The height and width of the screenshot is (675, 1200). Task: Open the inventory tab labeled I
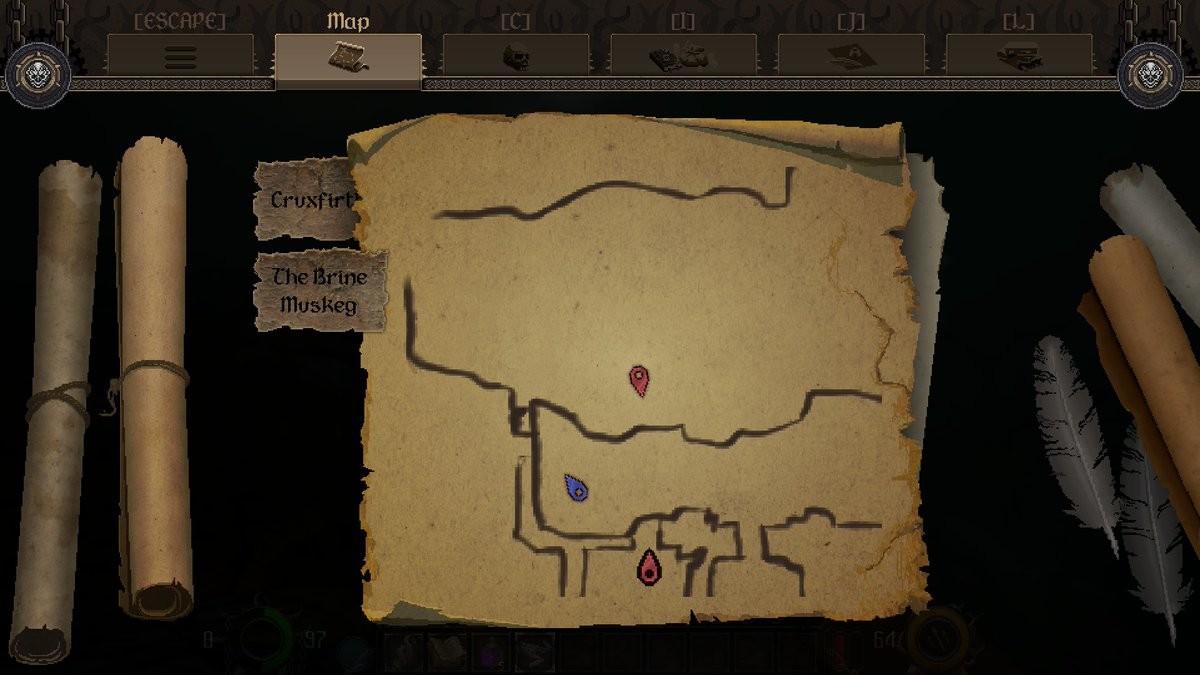tap(684, 56)
